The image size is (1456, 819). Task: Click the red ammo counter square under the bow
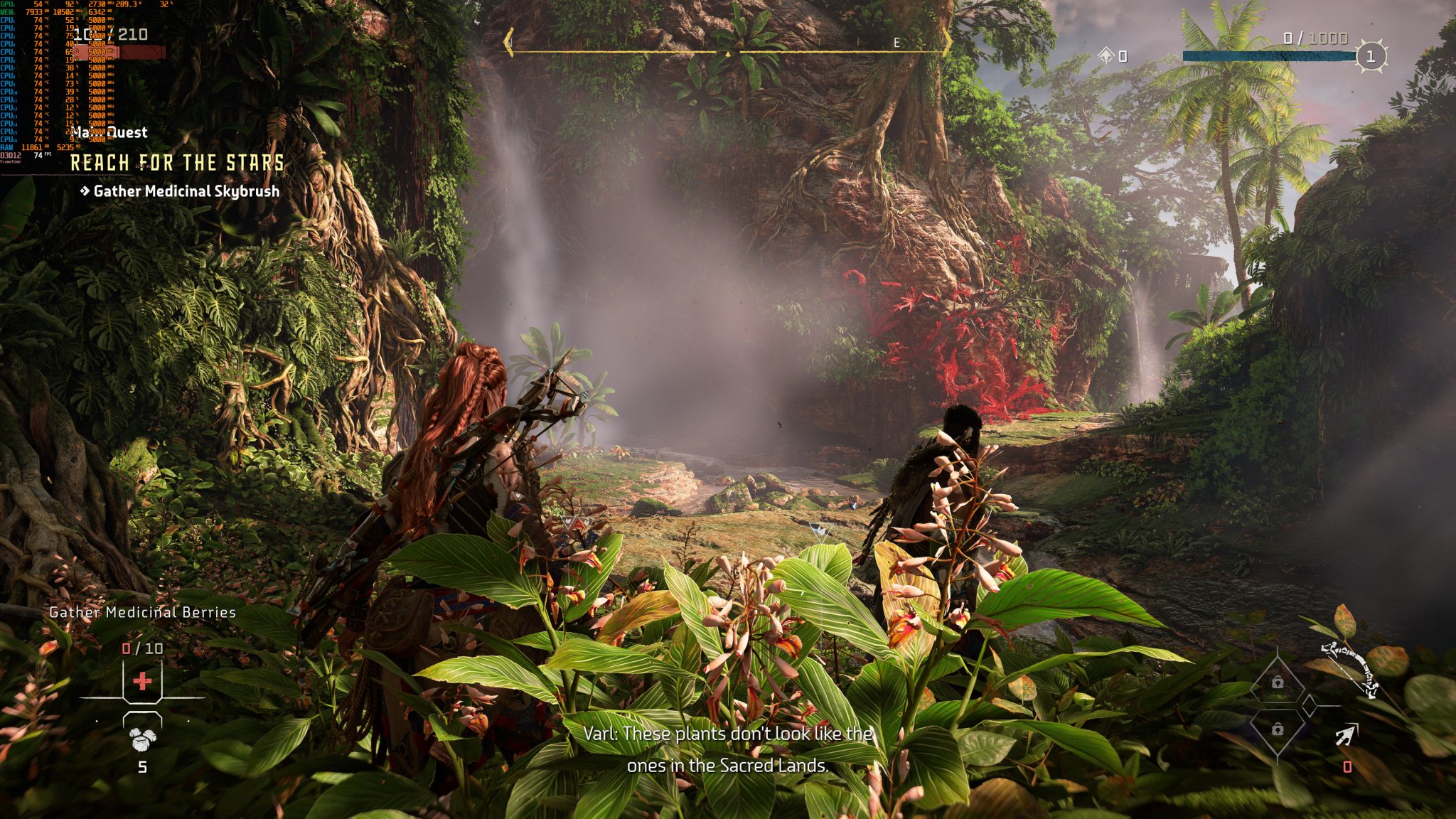(1347, 766)
